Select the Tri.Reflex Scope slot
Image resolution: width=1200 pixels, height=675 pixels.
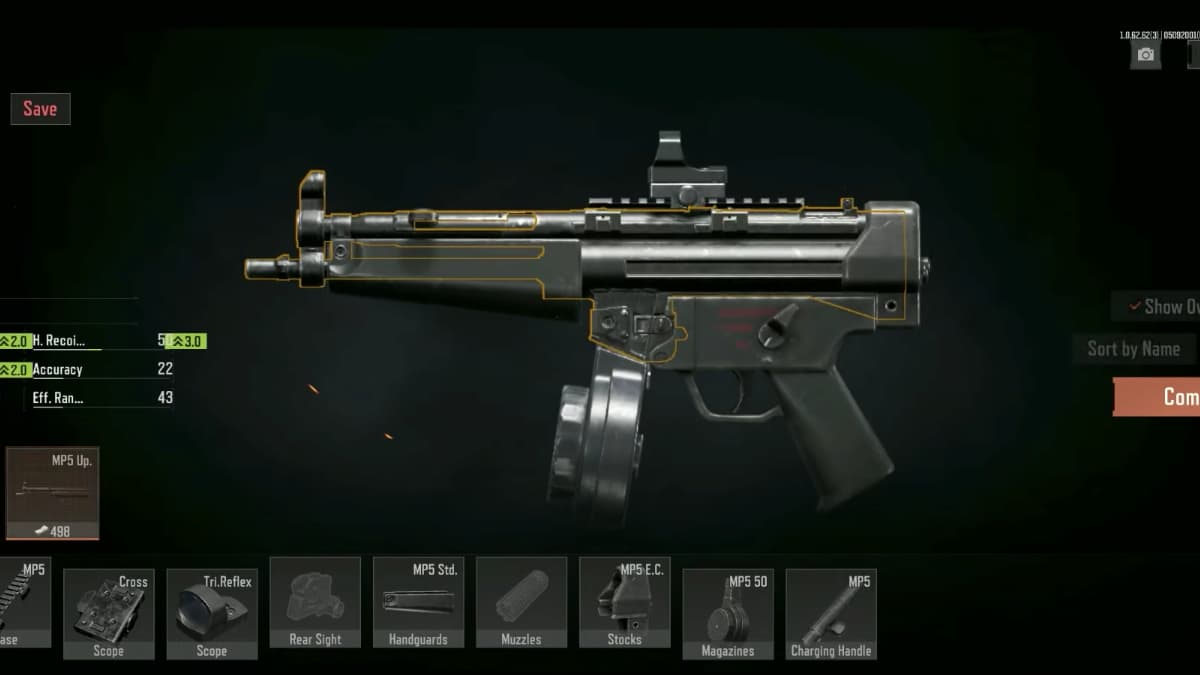[211, 614]
